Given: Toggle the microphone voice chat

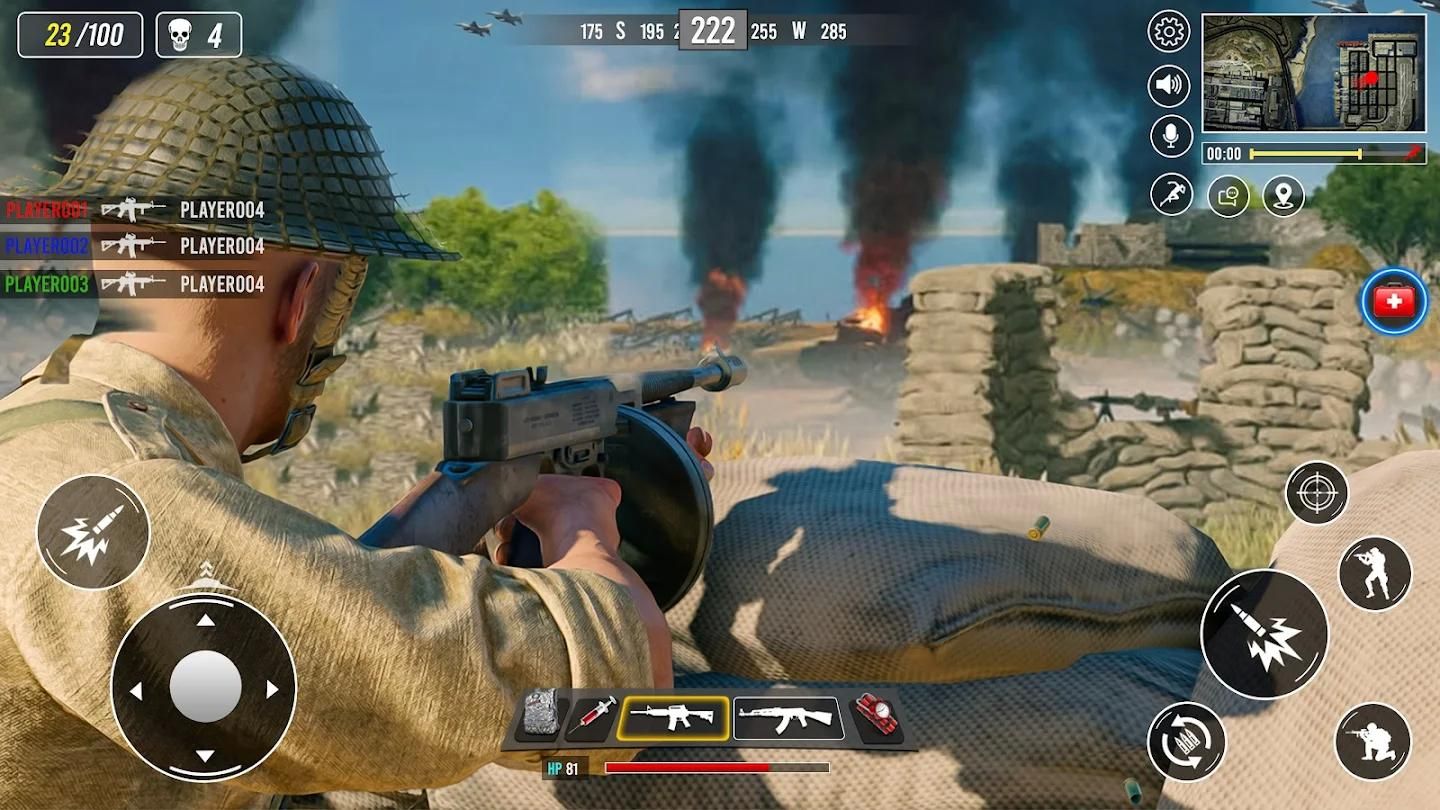Looking at the screenshot, I should [x=1170, y=136].
